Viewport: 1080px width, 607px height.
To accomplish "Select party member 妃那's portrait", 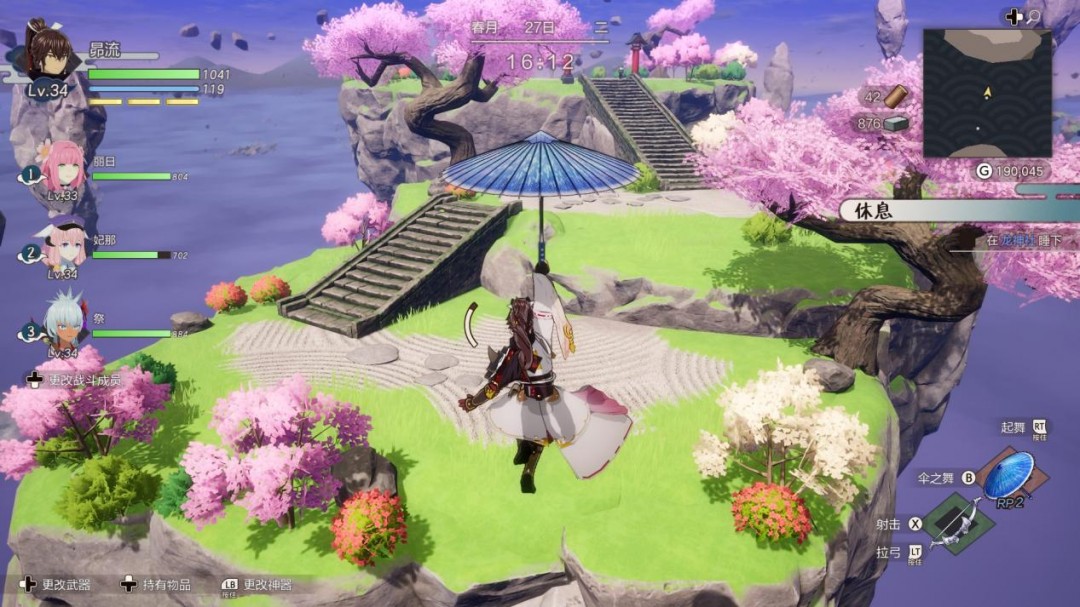I will tap(64, 244).
